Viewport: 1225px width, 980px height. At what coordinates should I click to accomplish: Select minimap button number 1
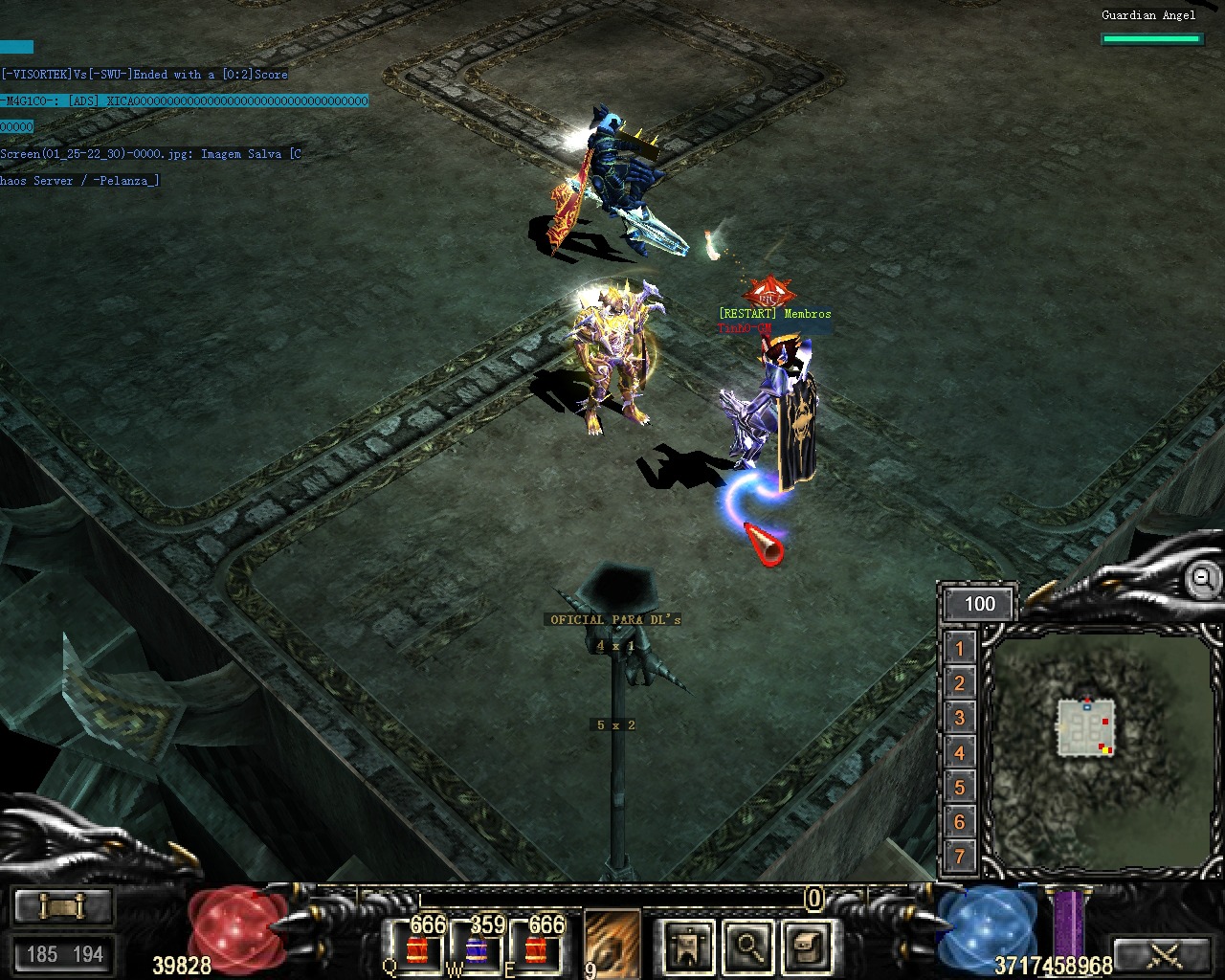point(960,649)
